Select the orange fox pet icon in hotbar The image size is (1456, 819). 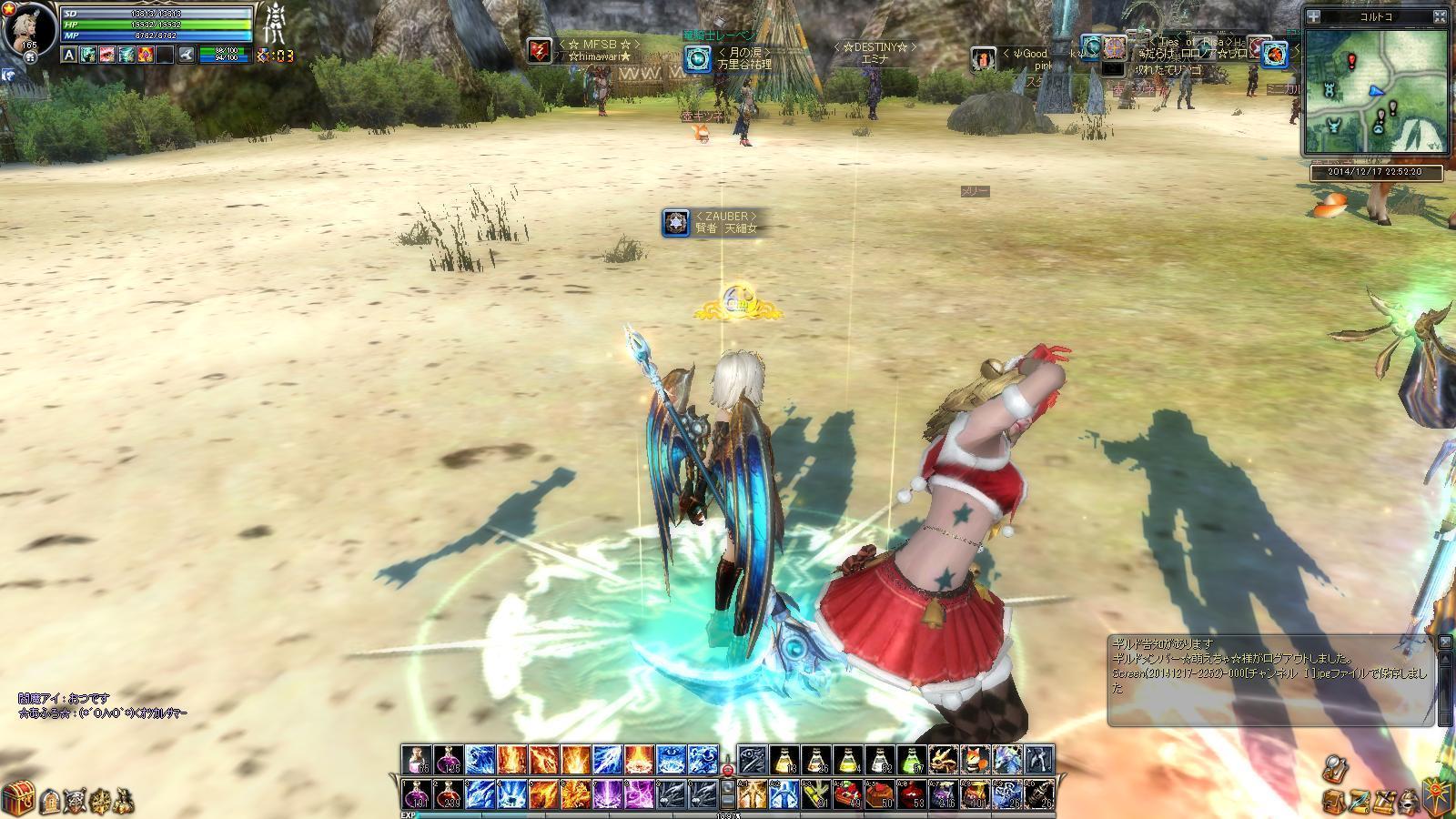point(976,760)
